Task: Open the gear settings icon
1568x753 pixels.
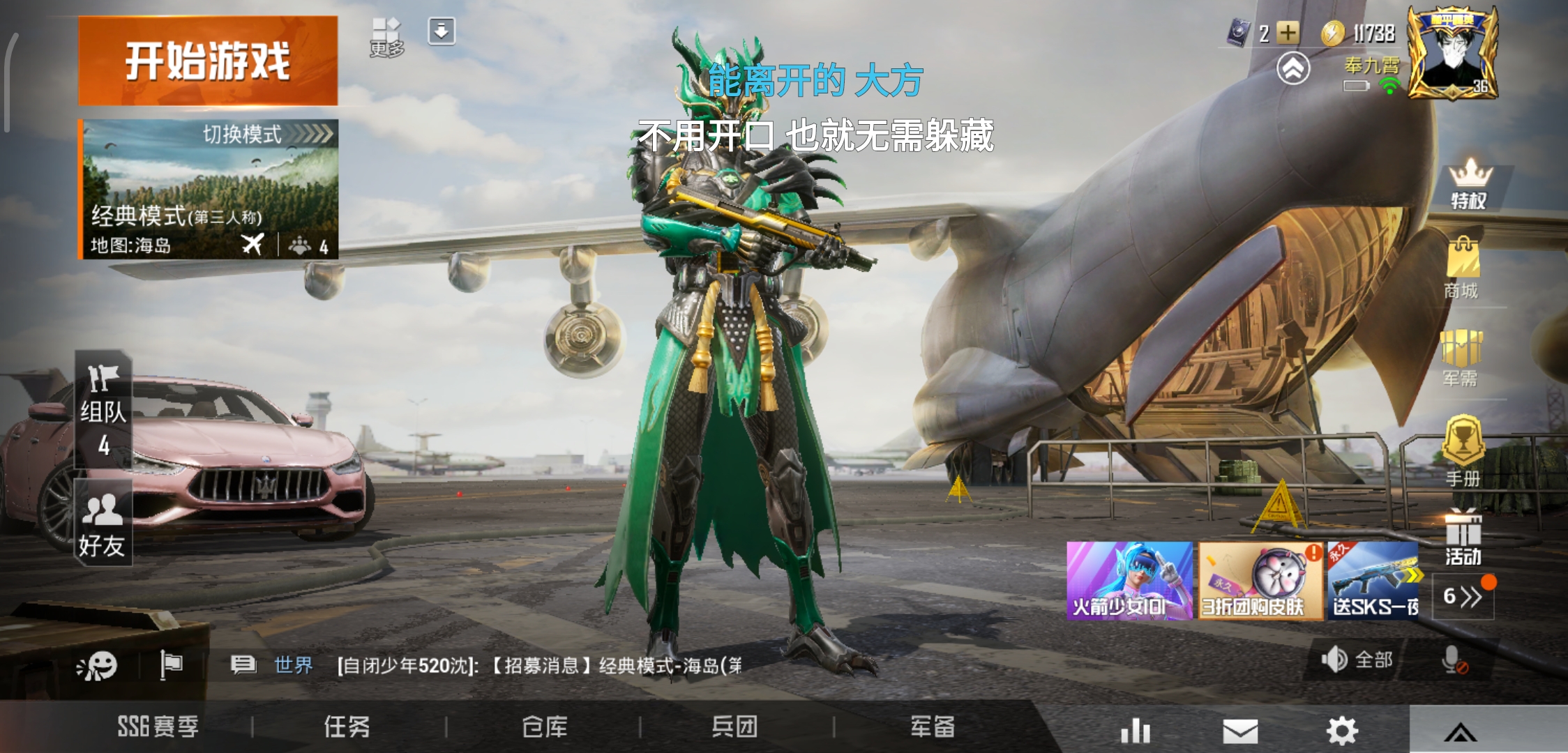Action: (1342, 731)
